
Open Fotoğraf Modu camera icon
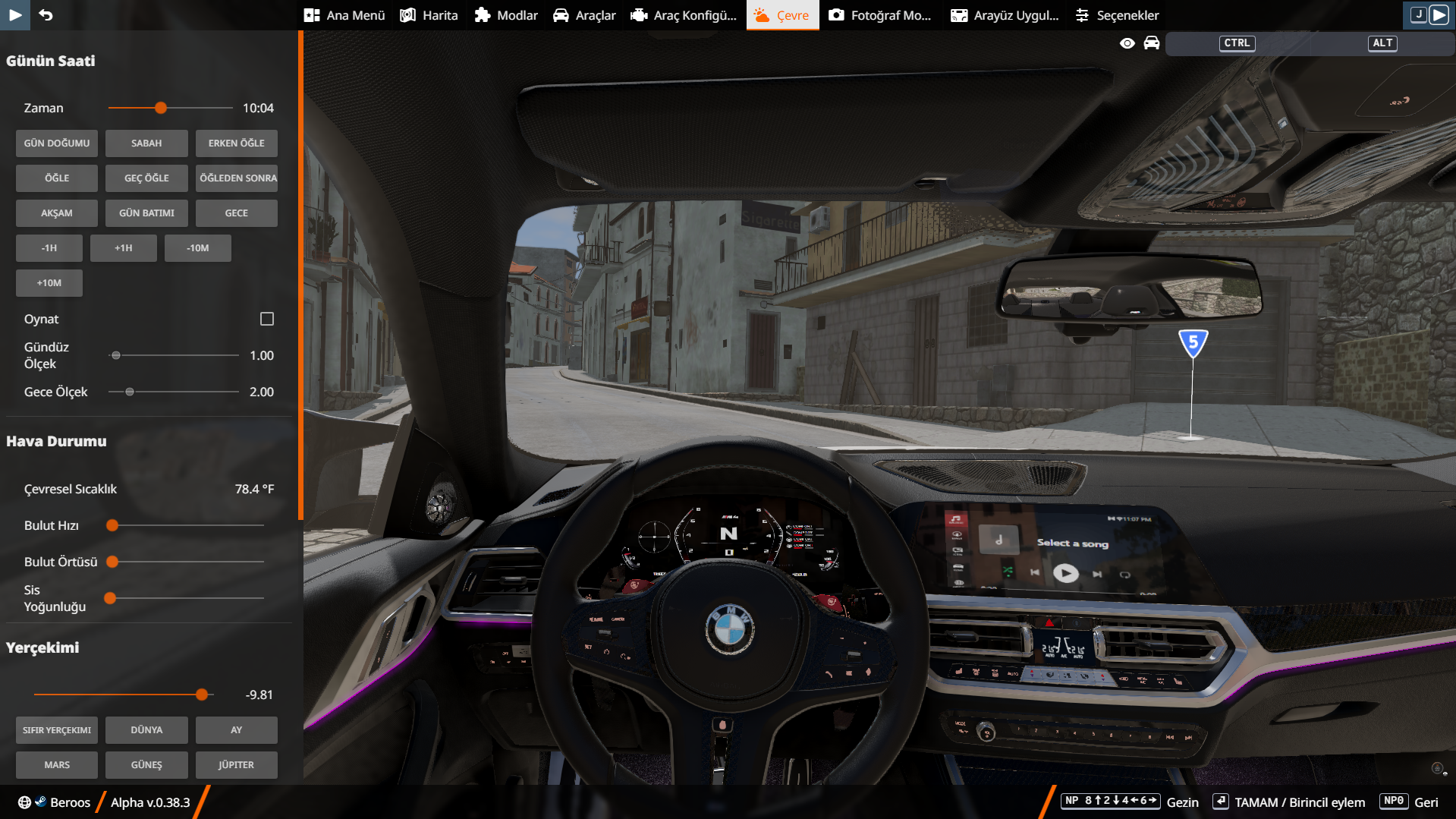(837, 14)
